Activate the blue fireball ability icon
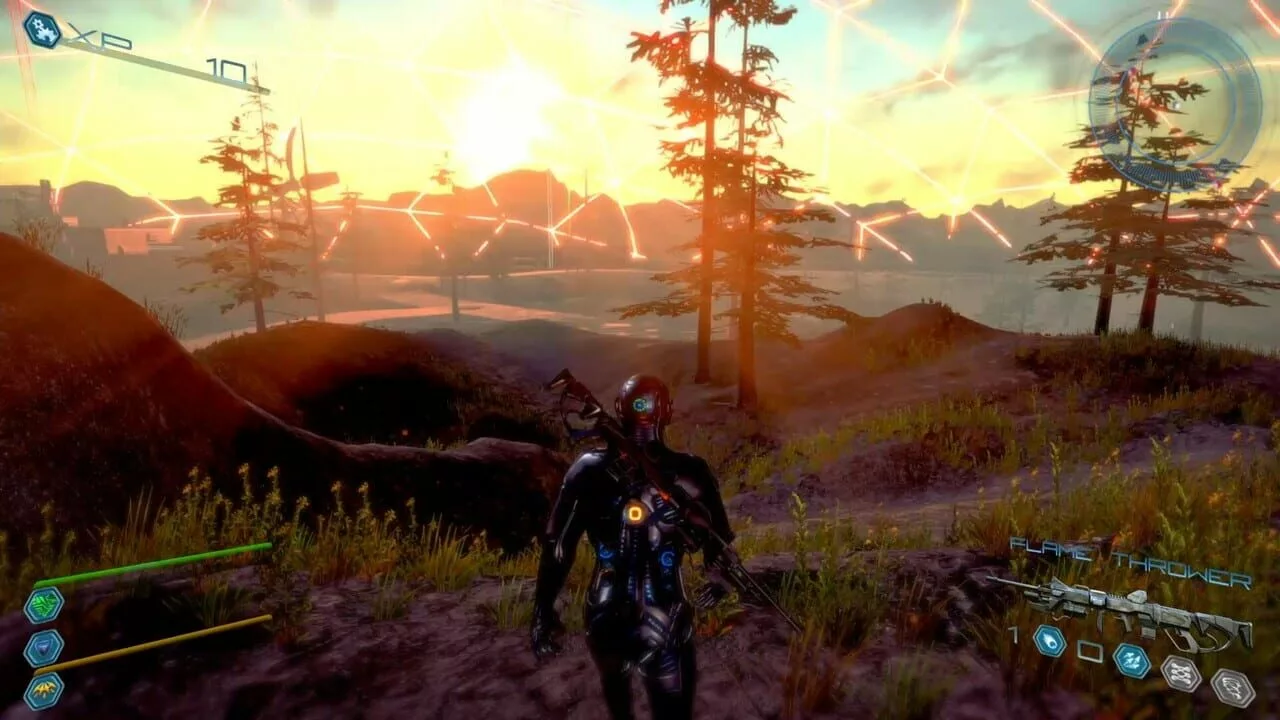The height and width of the screenshot is (720, 1280). (x=1049, y=640)
